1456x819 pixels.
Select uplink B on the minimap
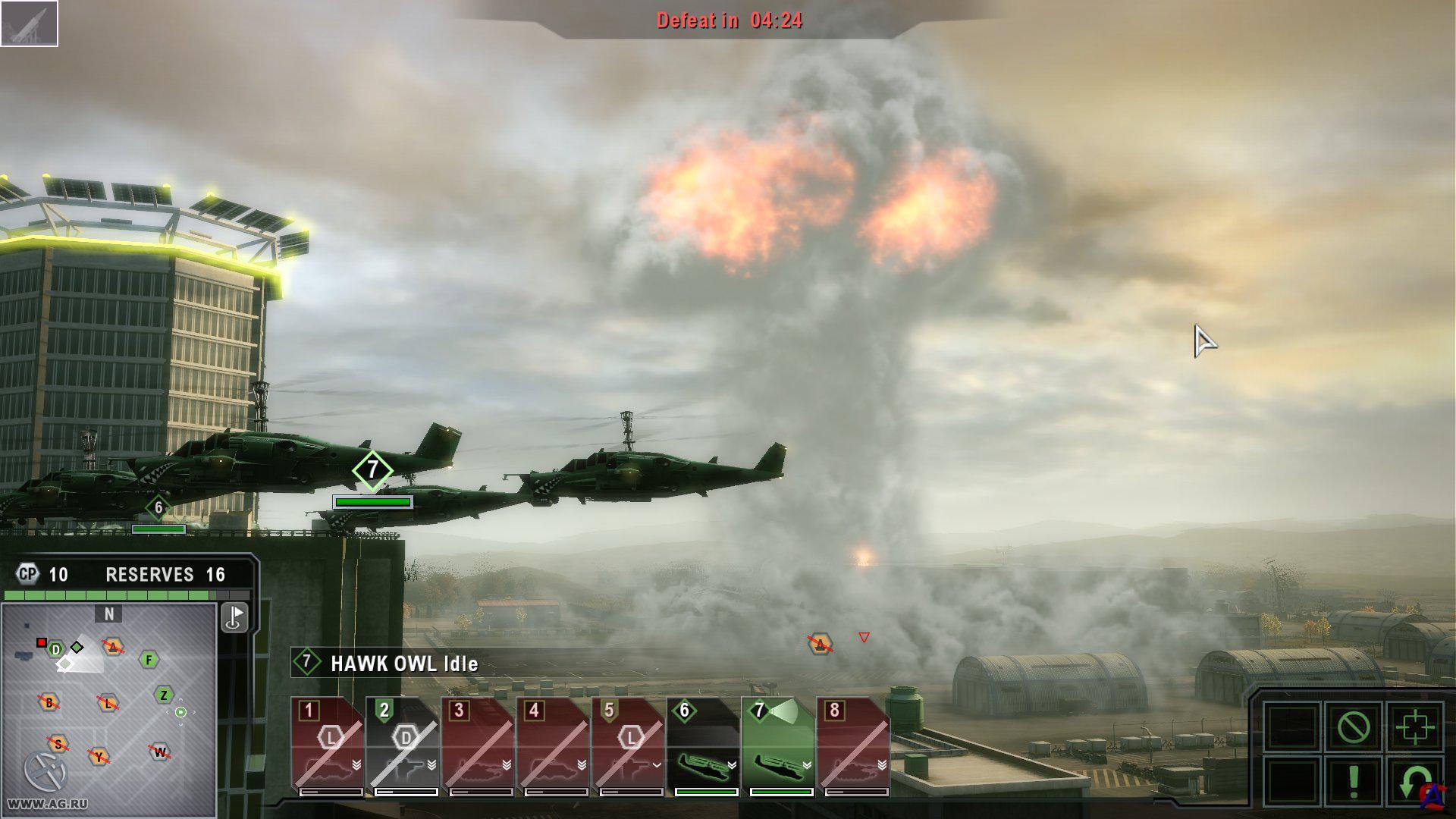[x=49, y=702]
